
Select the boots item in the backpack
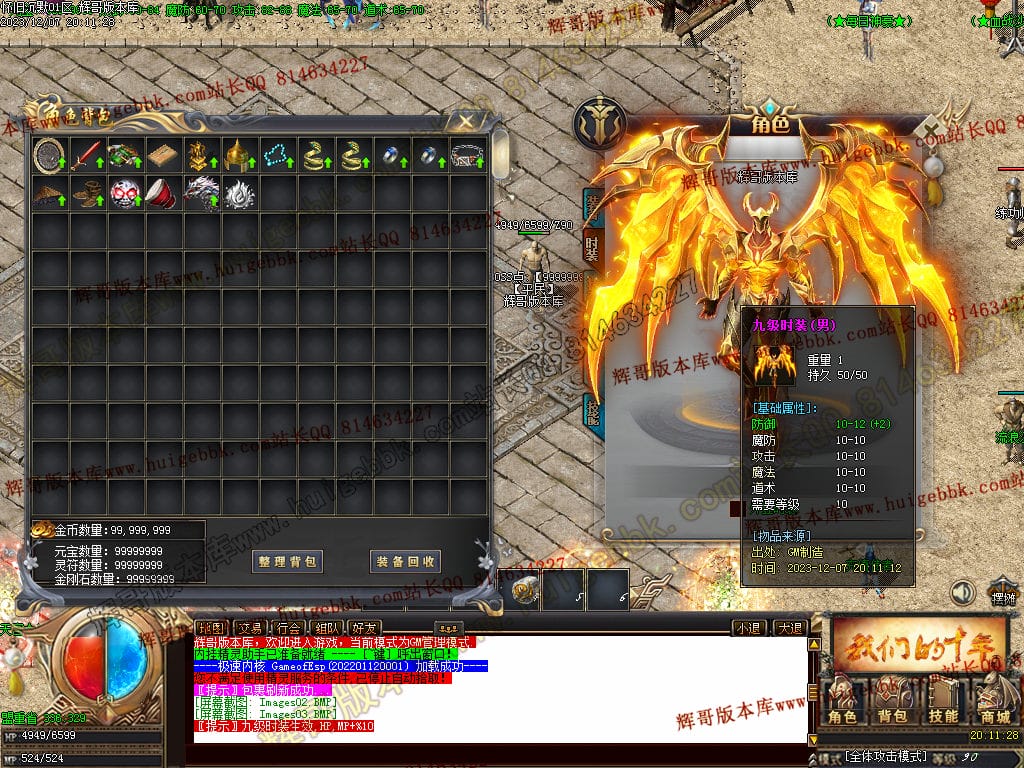[86, 193]
